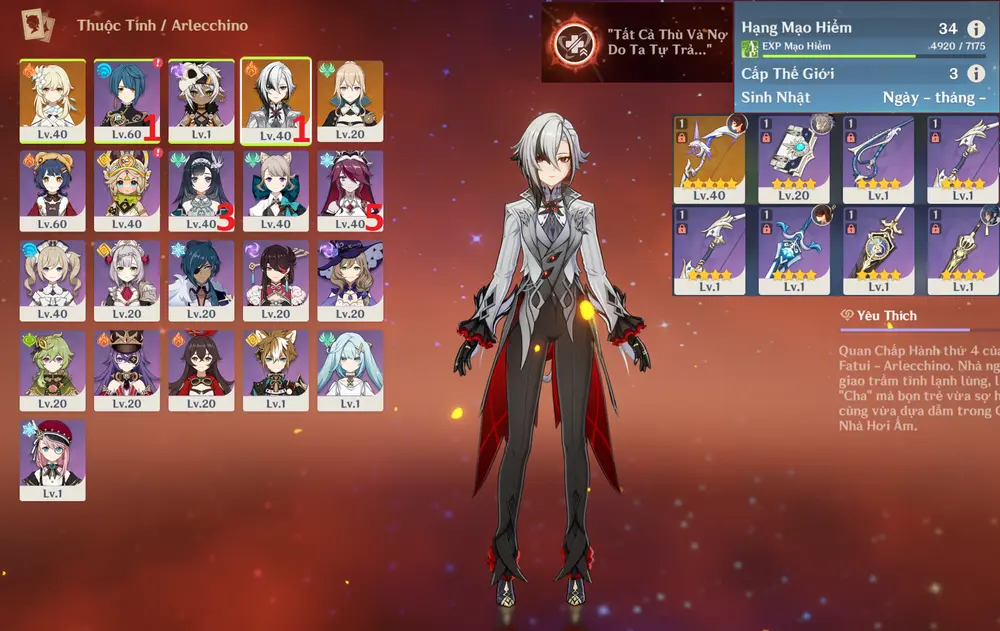
Task: Select Amber's Lv.20 character card
Action: click(x=201, y=370)
